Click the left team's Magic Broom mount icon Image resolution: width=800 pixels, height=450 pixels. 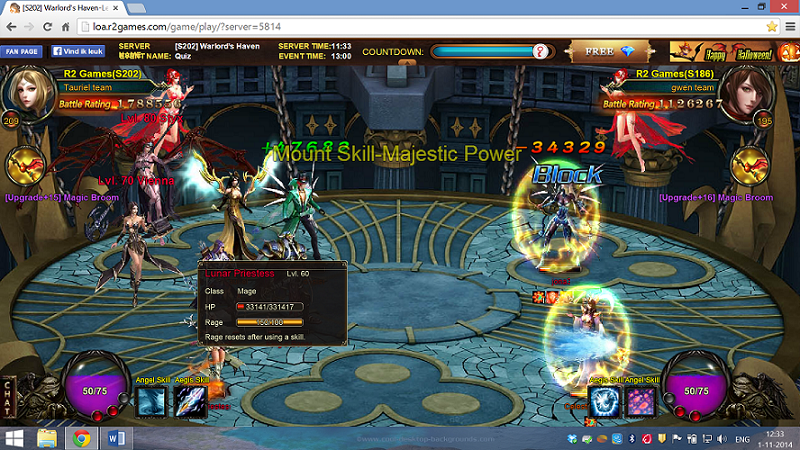(x=26, y=168)
